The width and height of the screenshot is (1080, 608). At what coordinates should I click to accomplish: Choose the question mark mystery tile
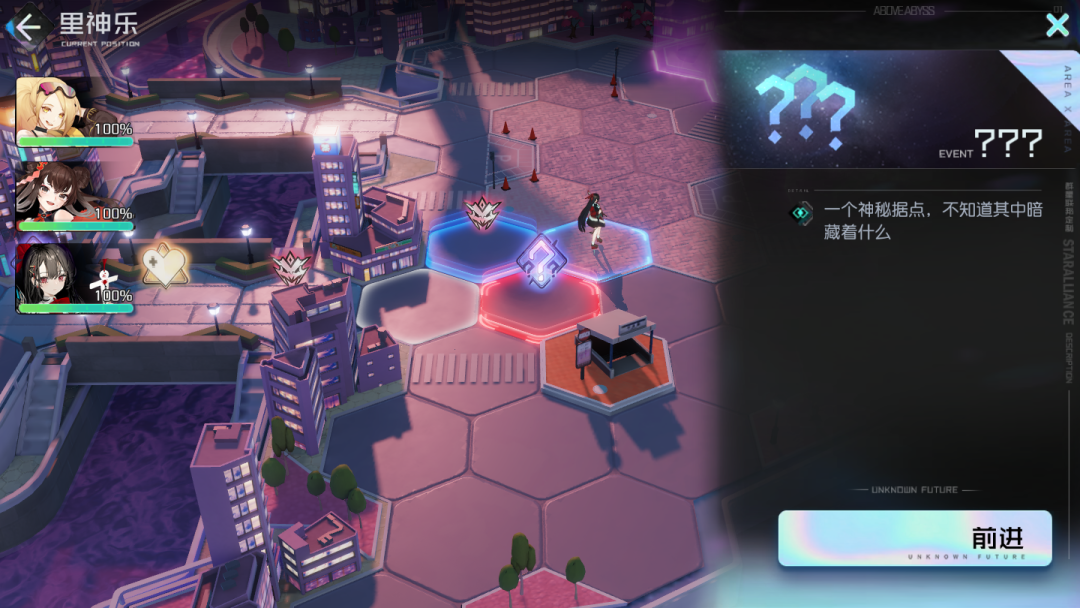pos(541,262)
